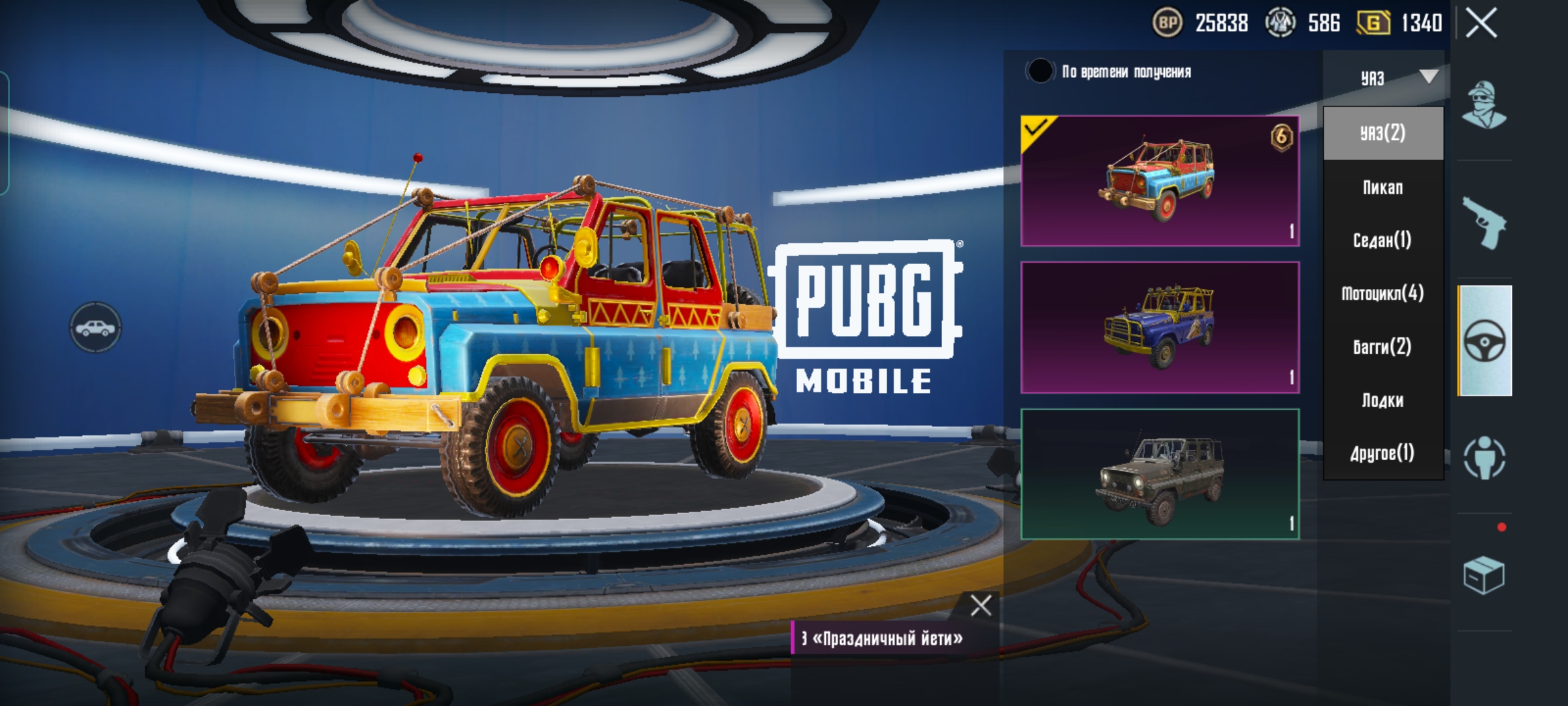Switch to the Мотоцикл(4) list
The image size is (1568, 706).
[x=1382, y=294]
